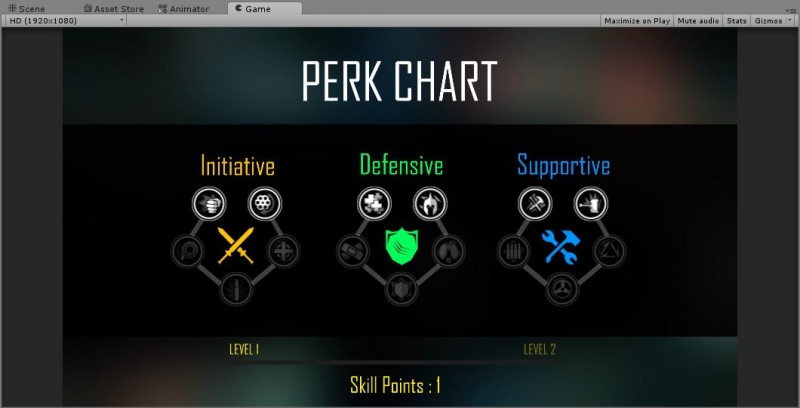This screenshot has width=800, height=408.
Task: Choose the revolver cylinder perk
Action: coord(265,204)
